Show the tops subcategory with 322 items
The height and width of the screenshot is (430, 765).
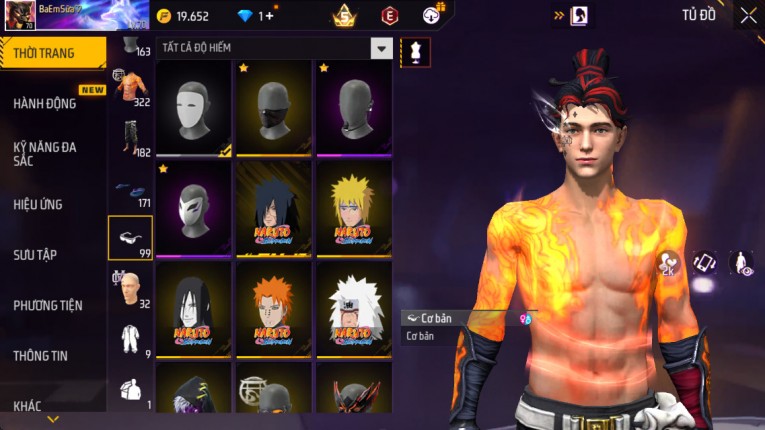point(131,88)
